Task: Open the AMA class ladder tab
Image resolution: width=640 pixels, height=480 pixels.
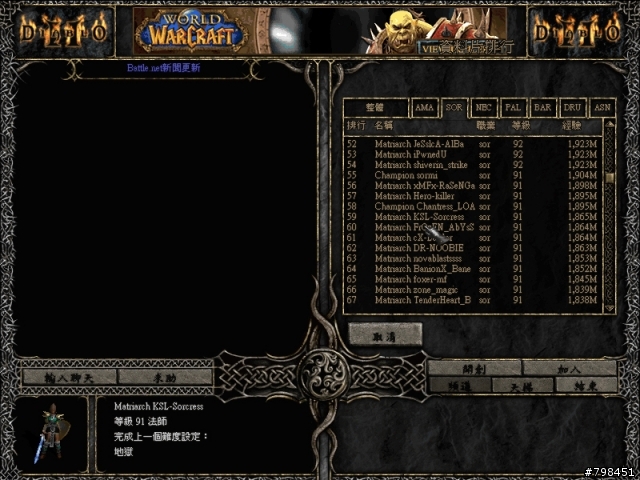Action: [x=424, y=107]
